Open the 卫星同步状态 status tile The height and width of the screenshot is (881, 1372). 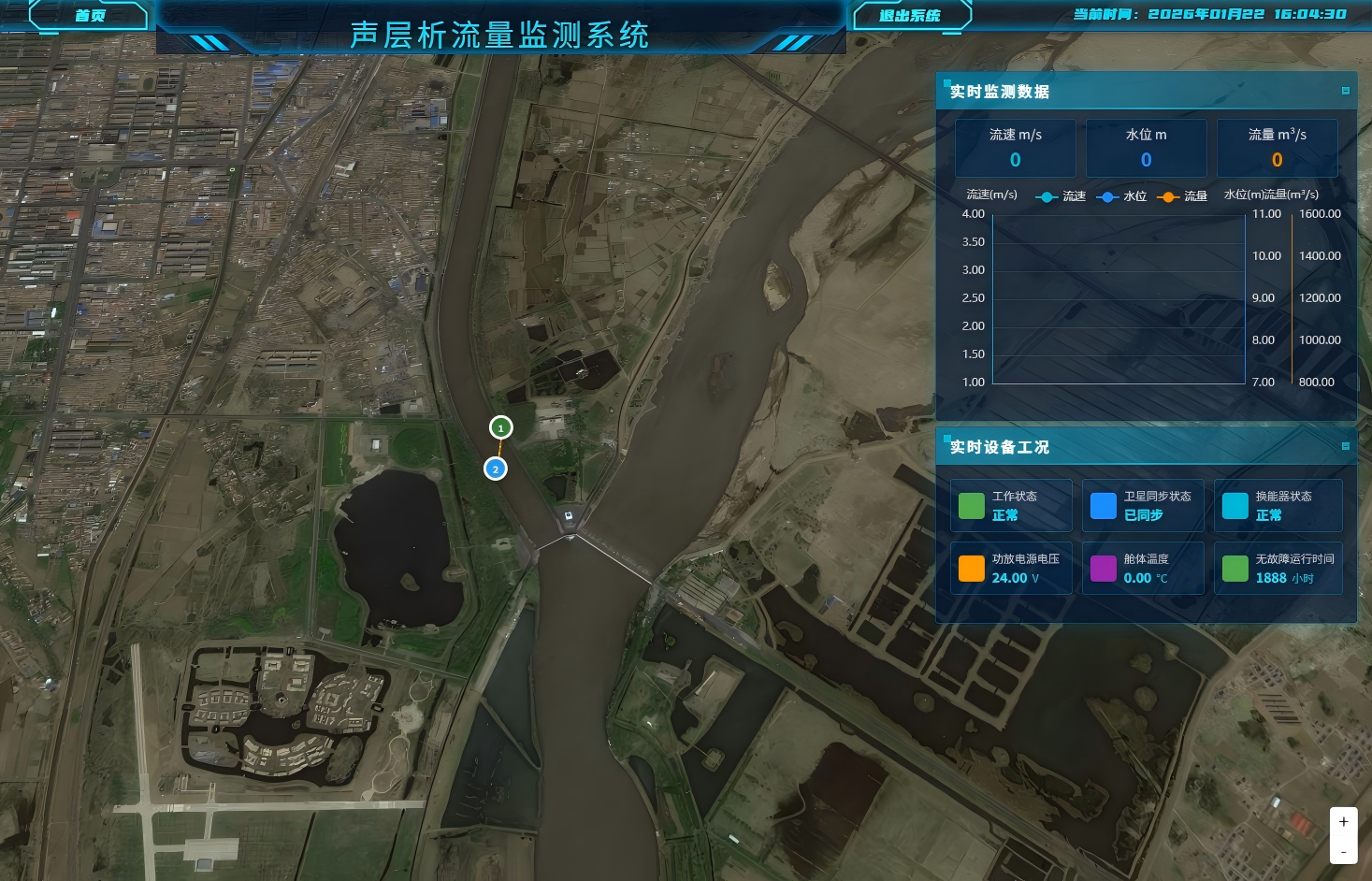[x=1143, y=506]
